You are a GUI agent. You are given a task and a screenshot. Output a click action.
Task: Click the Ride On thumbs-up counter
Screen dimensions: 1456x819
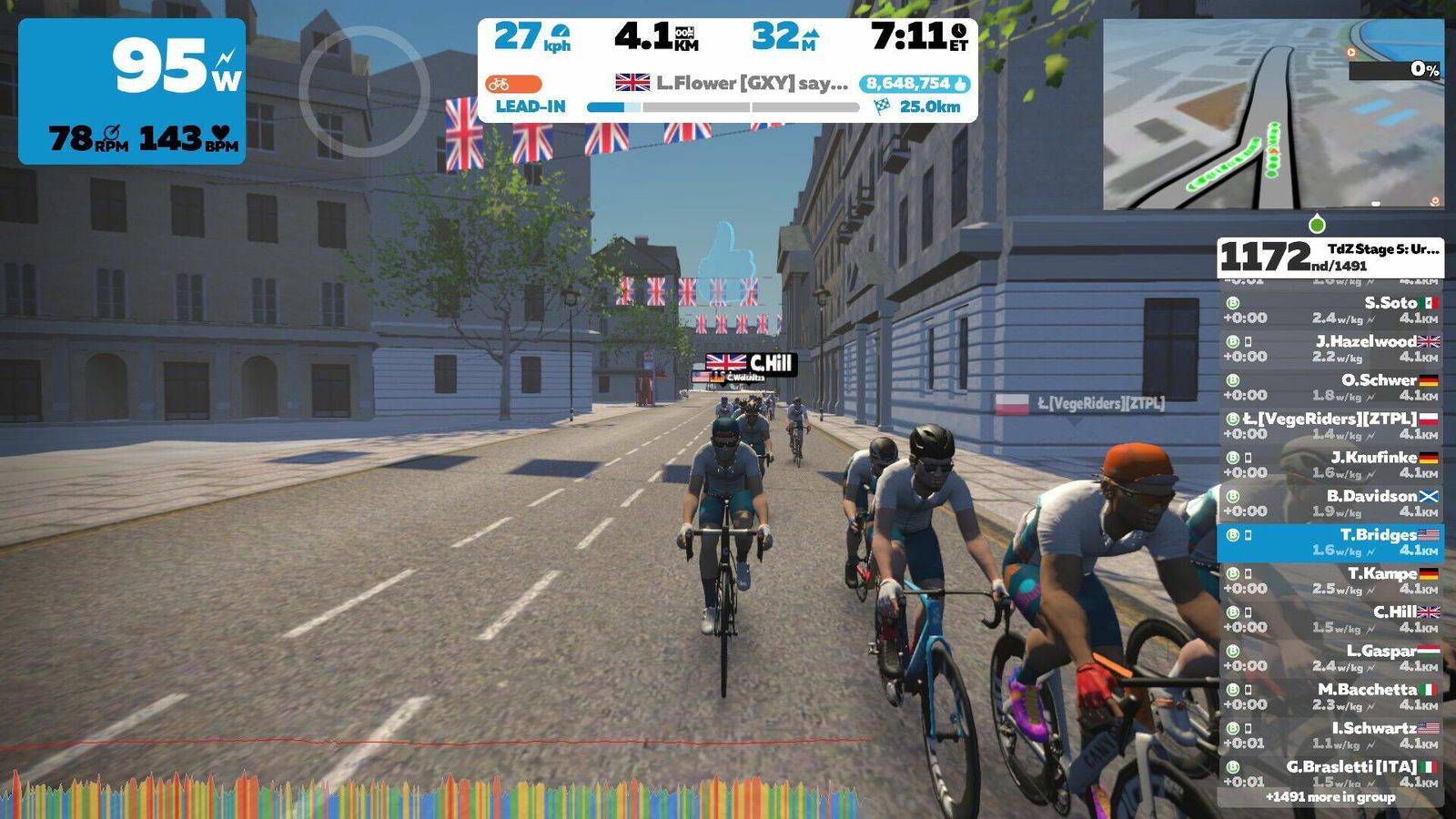(914, 84)
